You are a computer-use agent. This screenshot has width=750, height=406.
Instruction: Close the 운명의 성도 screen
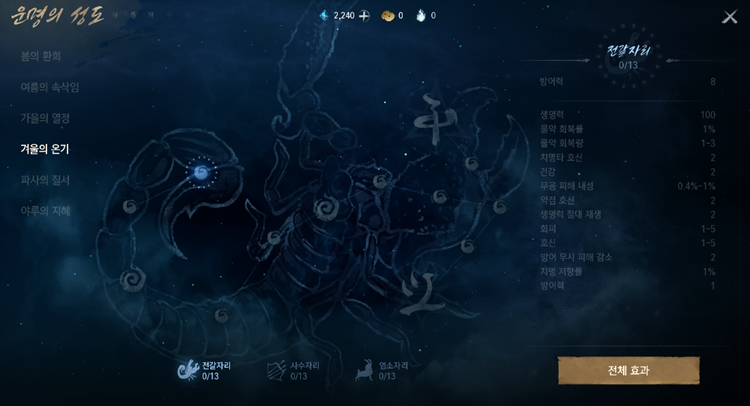pyautogui.click(x=729, y=17)
